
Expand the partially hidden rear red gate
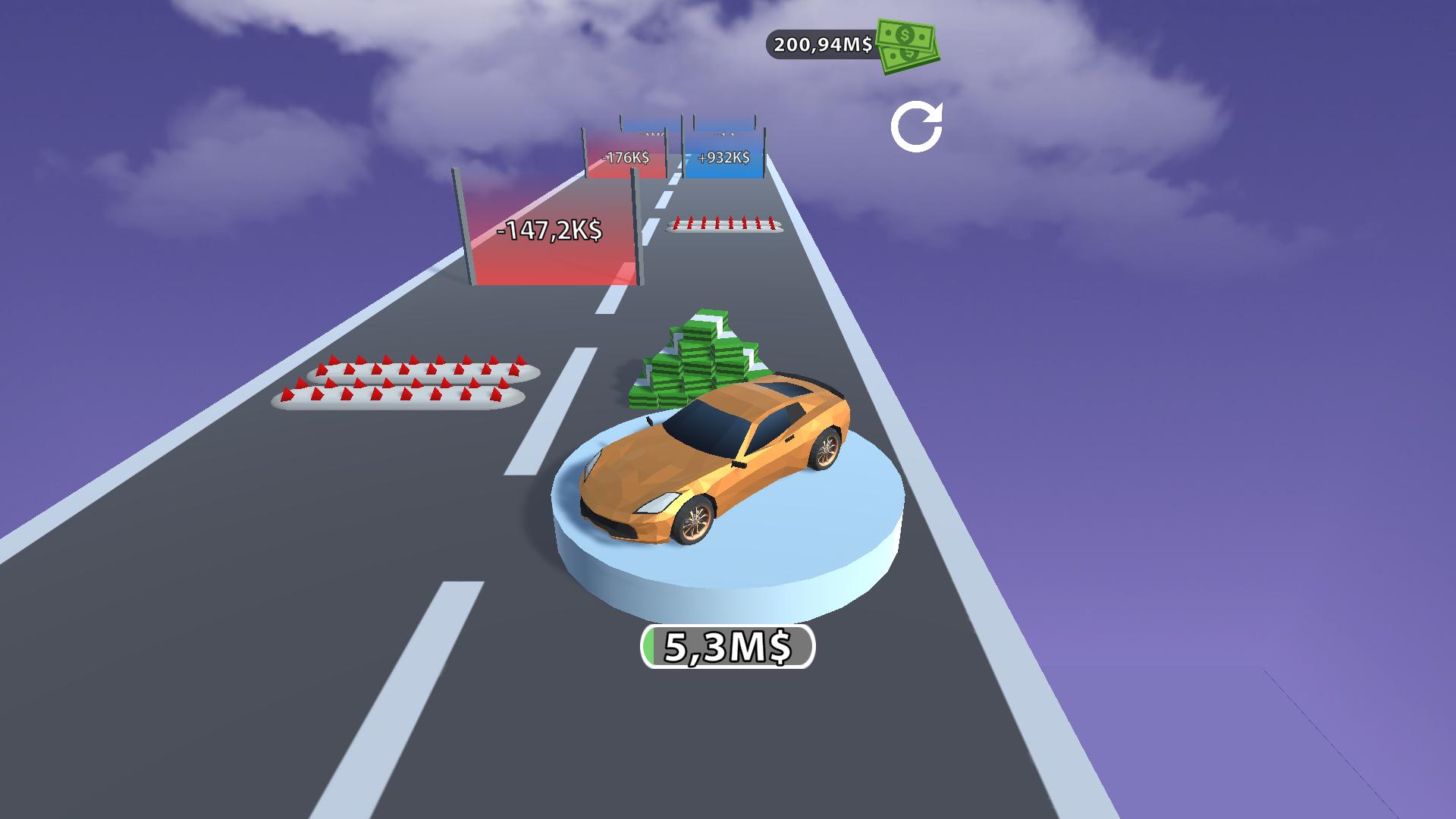coord(648,130)
